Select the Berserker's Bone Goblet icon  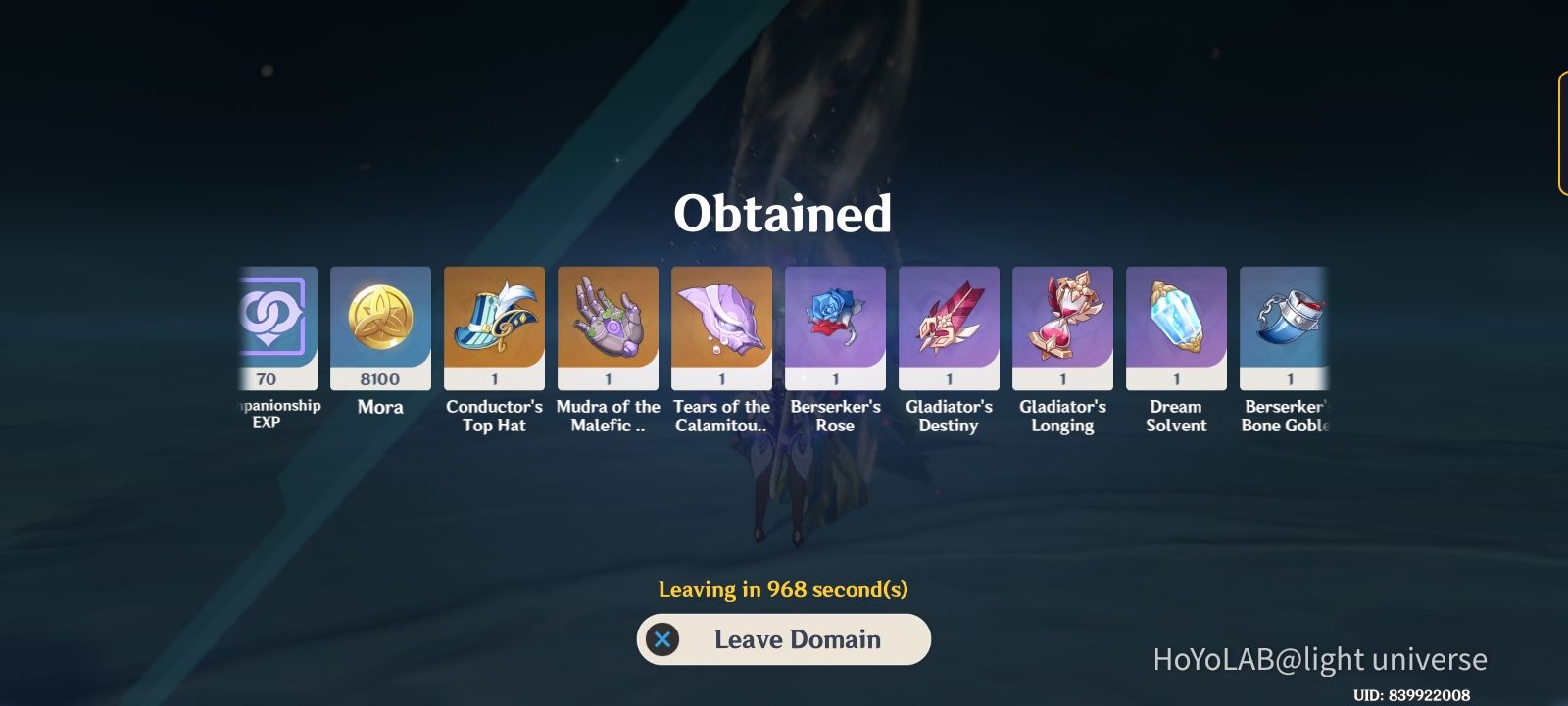pos(1287,324)
